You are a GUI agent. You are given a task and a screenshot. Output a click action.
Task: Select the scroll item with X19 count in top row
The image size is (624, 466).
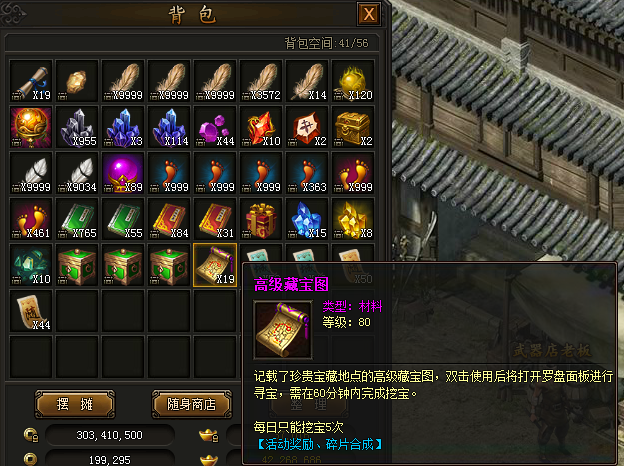point(31,80)
